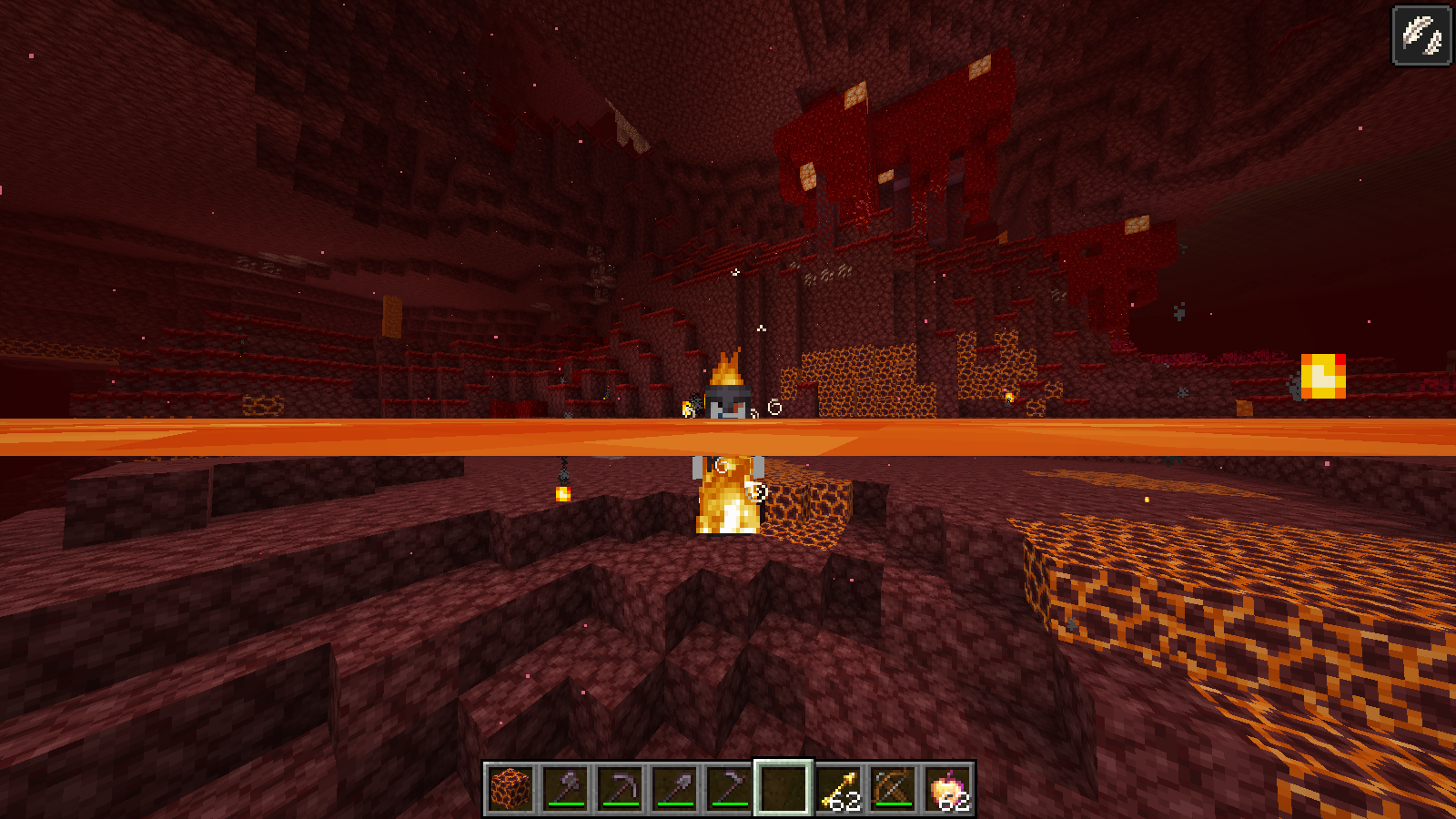Select the golden apple stack
Image resolution: width=1456 pixels, height=819 pixels.
tap(947, 788)
